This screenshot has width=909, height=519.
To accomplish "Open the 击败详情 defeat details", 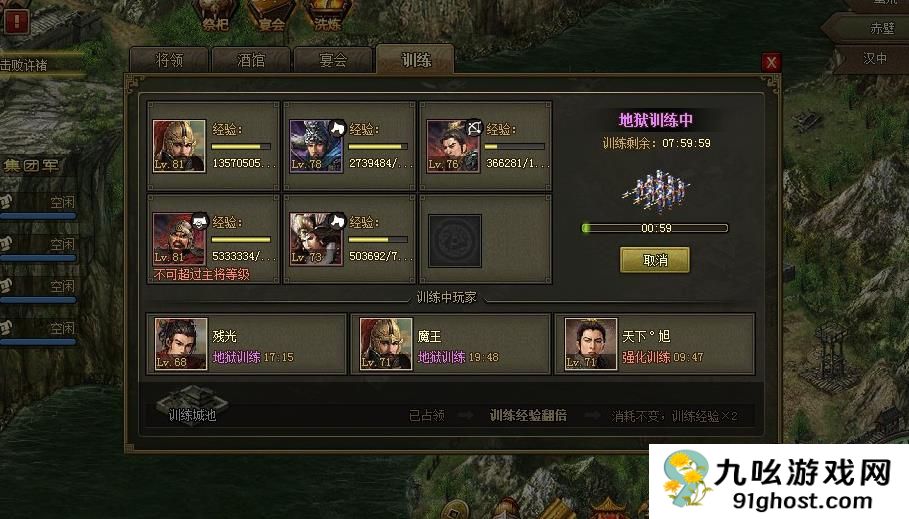I will tap(28, 65).
